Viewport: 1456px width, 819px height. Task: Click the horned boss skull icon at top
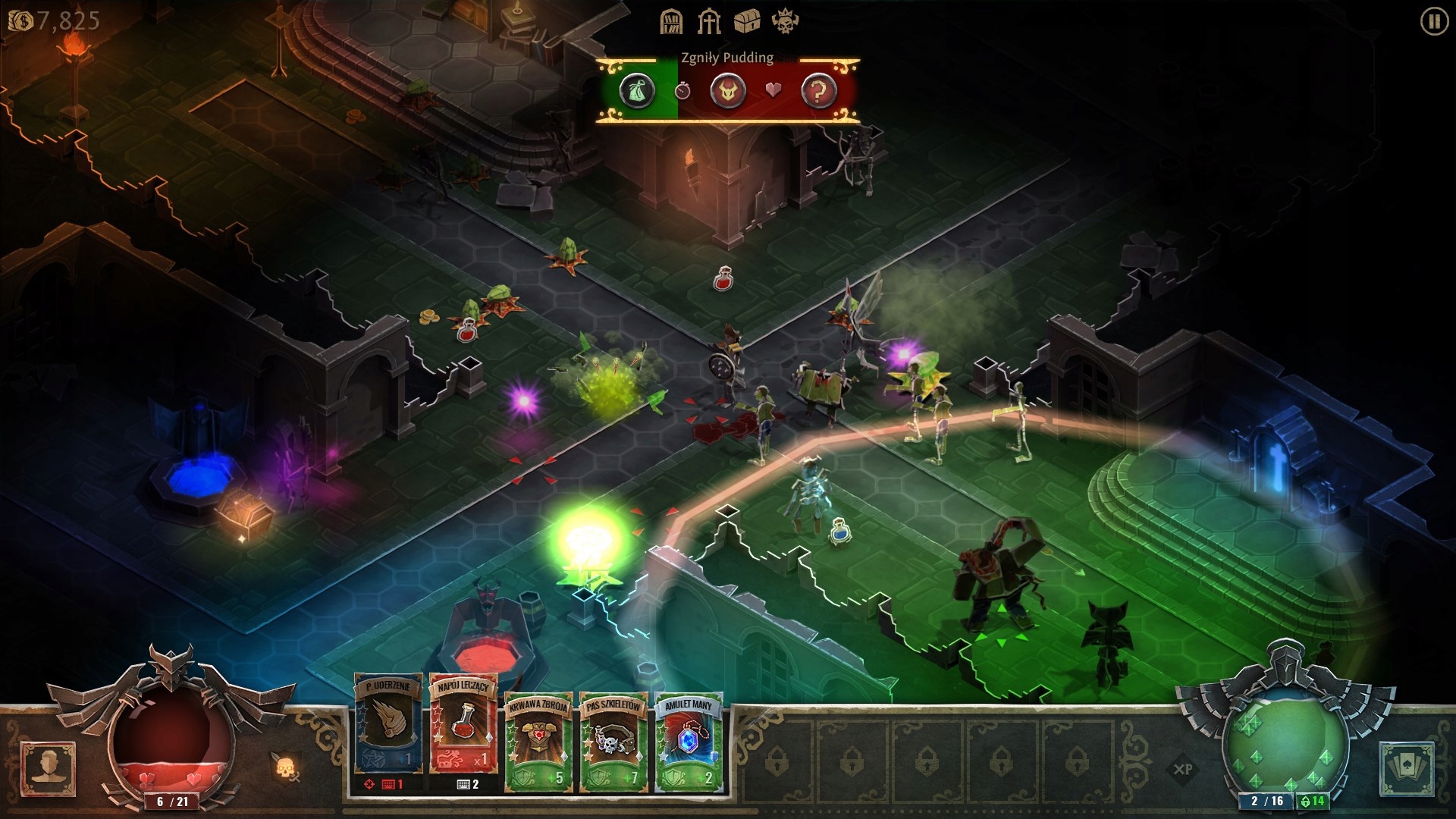click(x=787, y=21)
